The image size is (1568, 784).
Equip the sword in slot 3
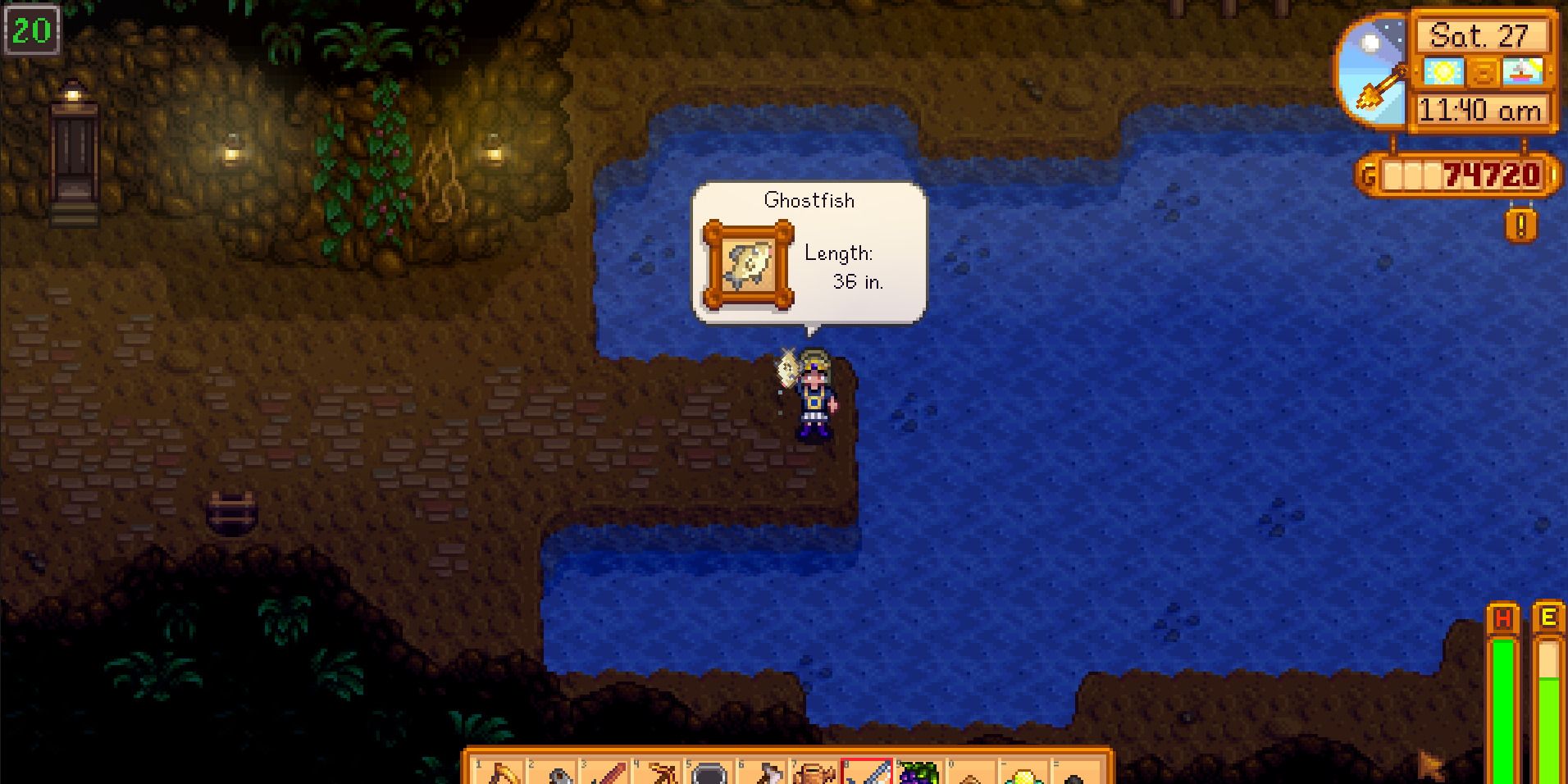(604, 773)
